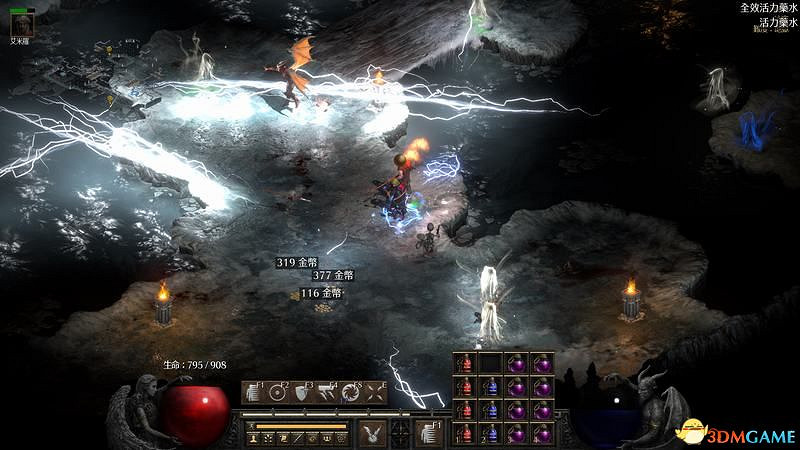
Task: Pick up the 319 金幣 gold label
Action: coord(298,262)
